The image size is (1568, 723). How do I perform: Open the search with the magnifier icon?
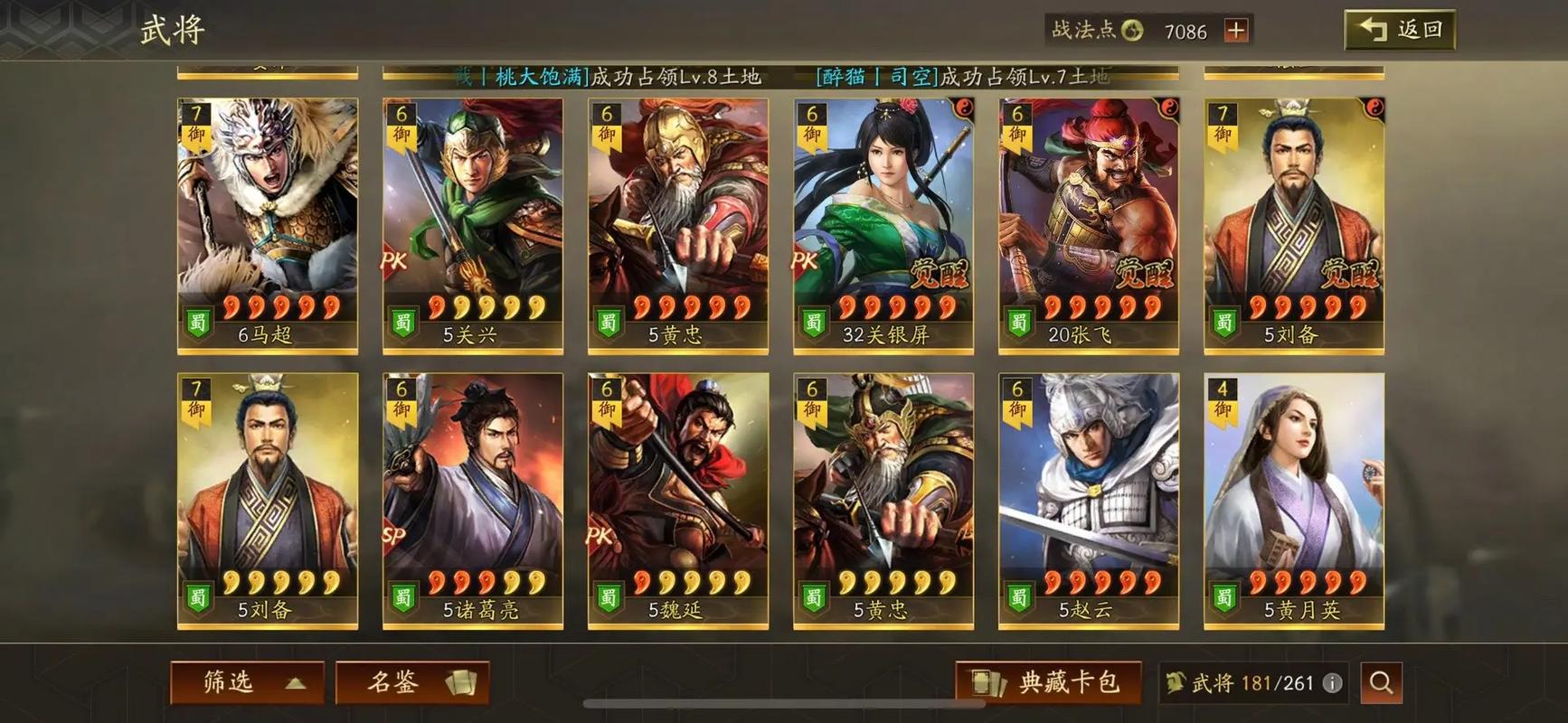[1382, 683]
